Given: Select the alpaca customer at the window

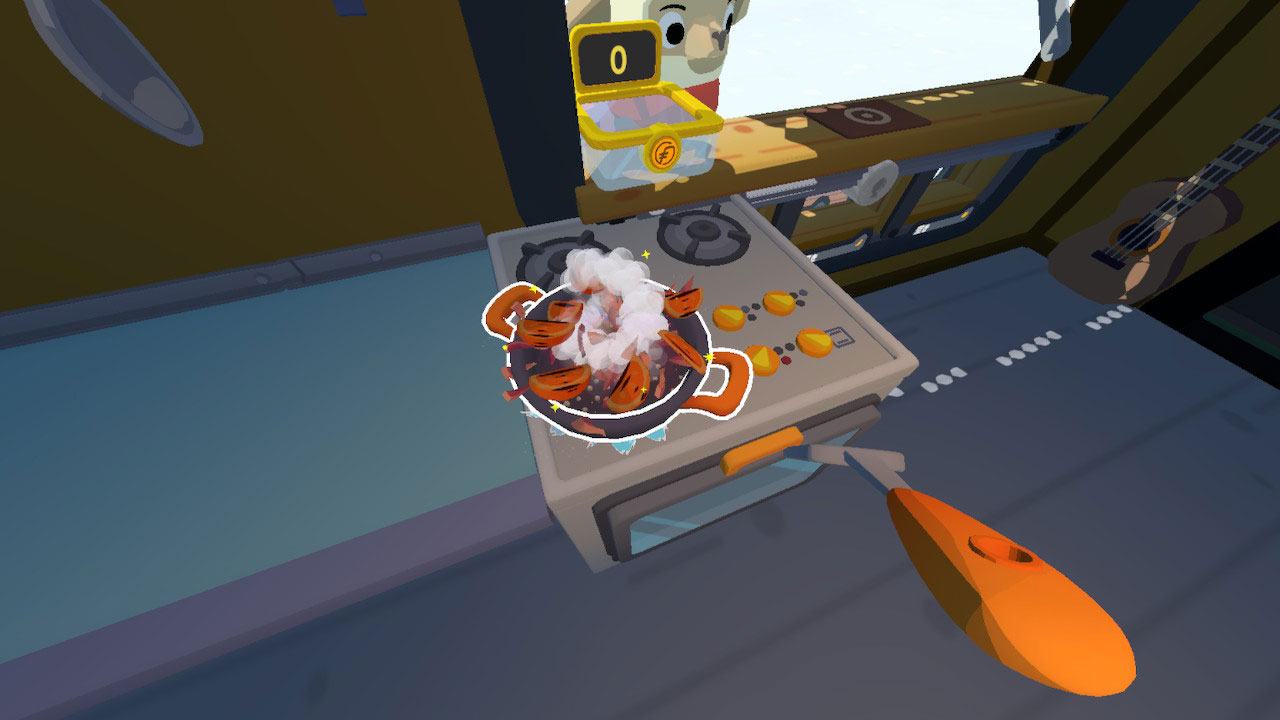Looking at the screenshot, I should 693,40.
